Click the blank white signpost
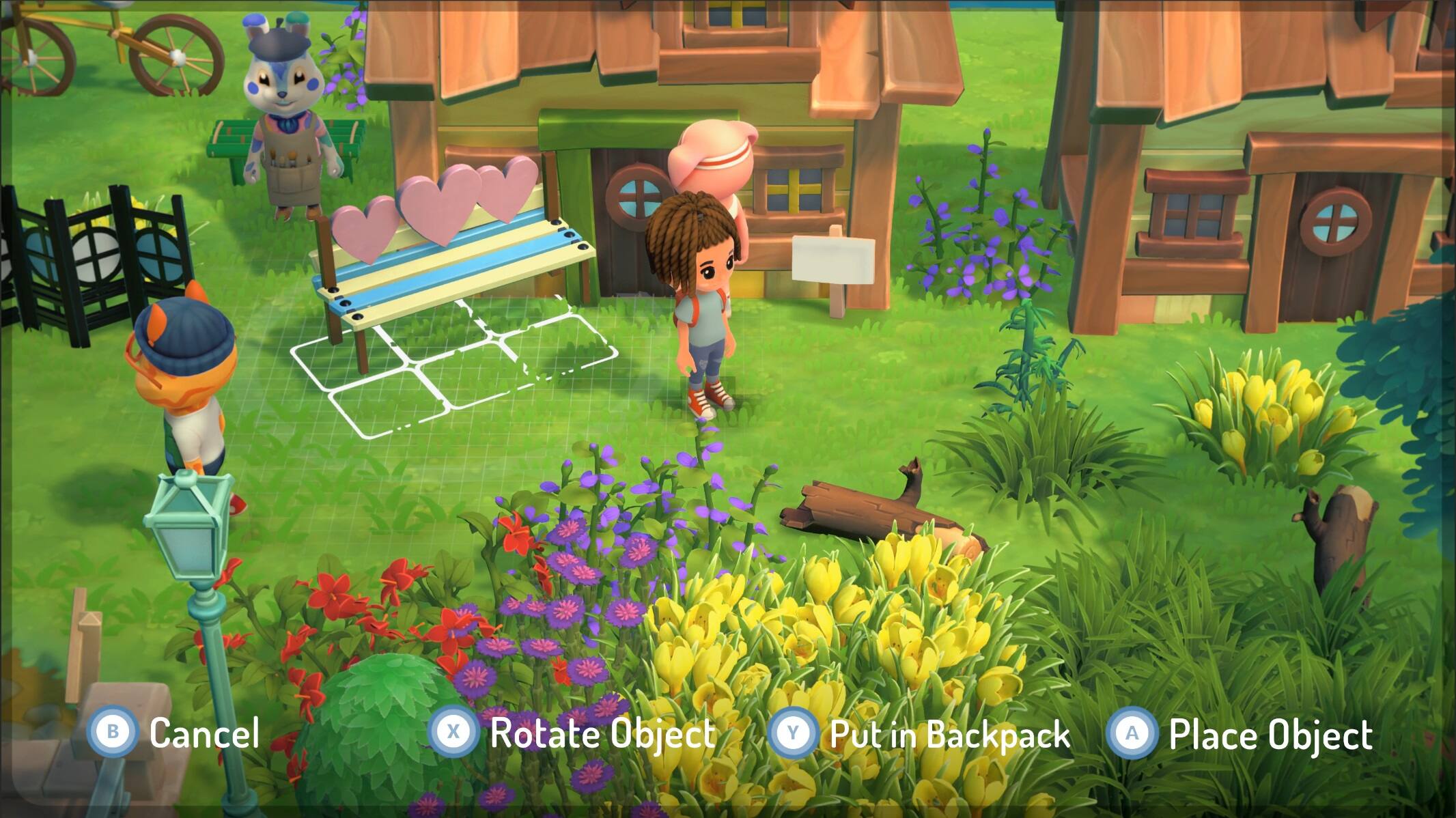The height and width of the screenshot is (818, 1456). [835, 259]
